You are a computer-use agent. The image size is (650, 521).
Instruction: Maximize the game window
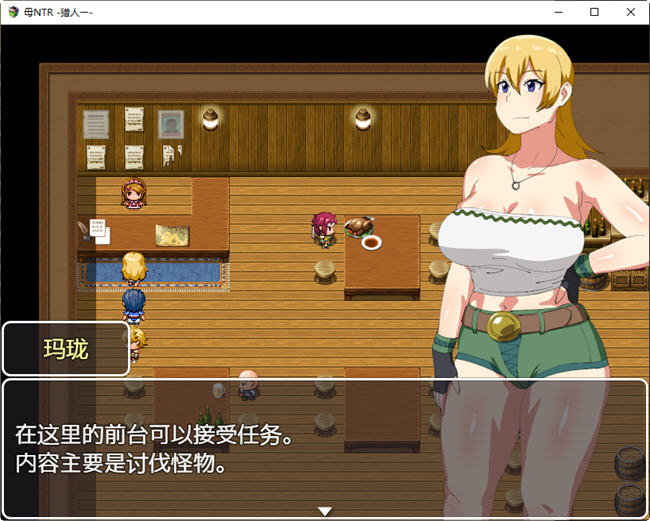[594, 12]
